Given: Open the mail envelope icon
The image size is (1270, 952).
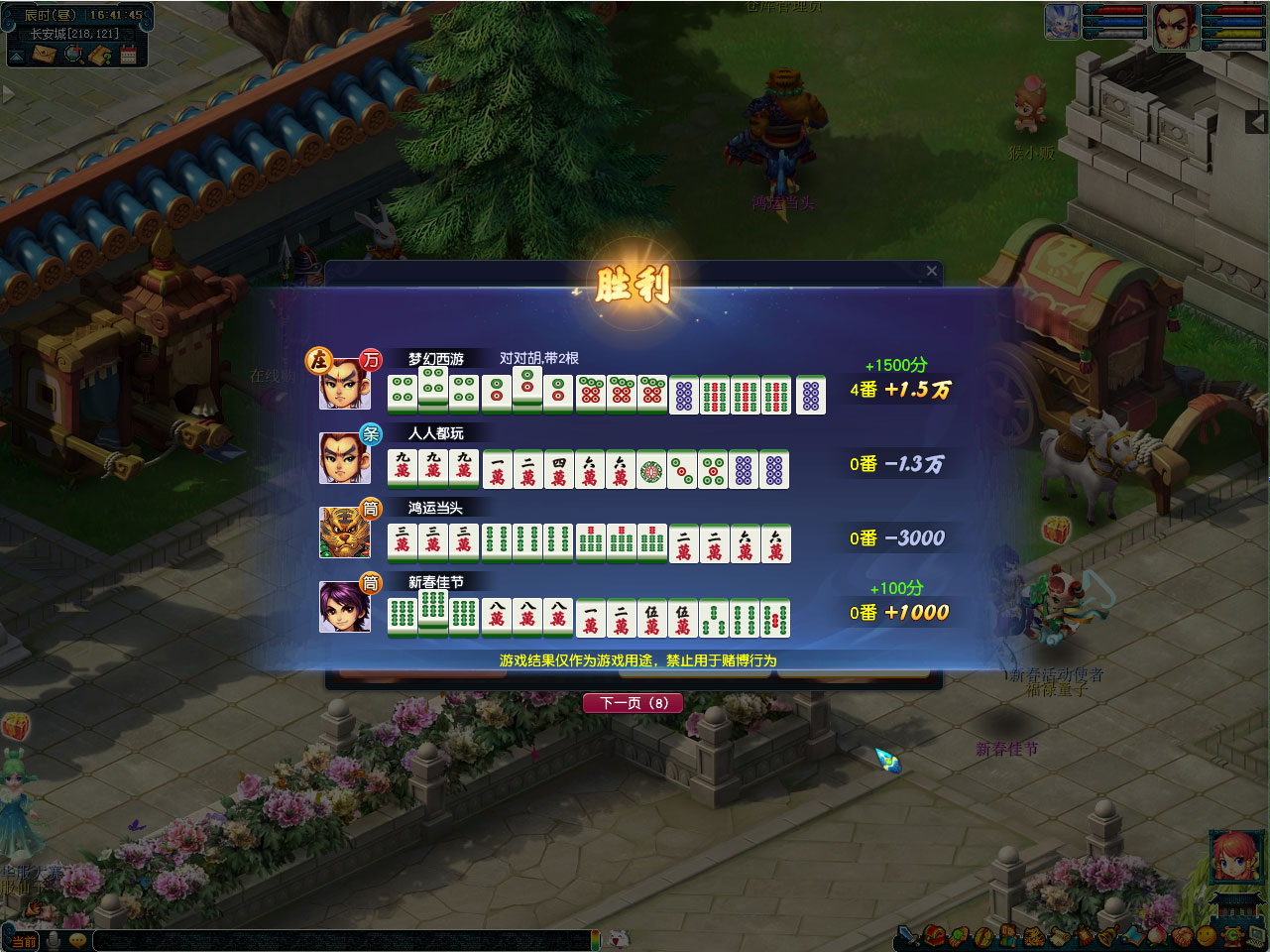Looking at the screenshot, I should [x=43, y=55].
